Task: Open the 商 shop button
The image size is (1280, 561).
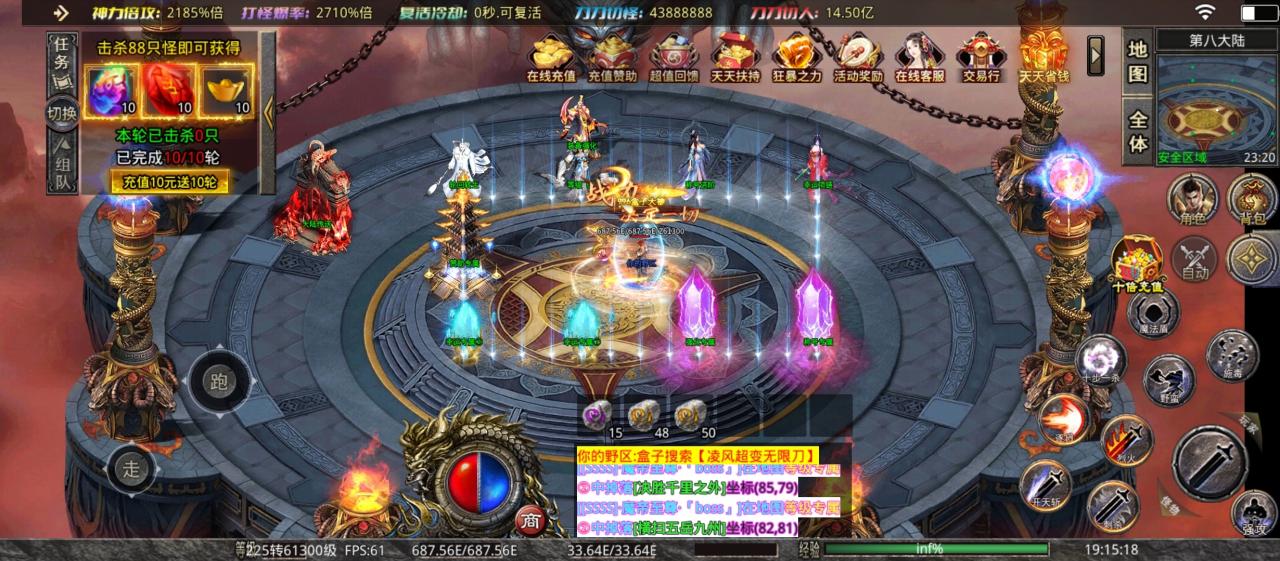Action: [x=529, y=520]
